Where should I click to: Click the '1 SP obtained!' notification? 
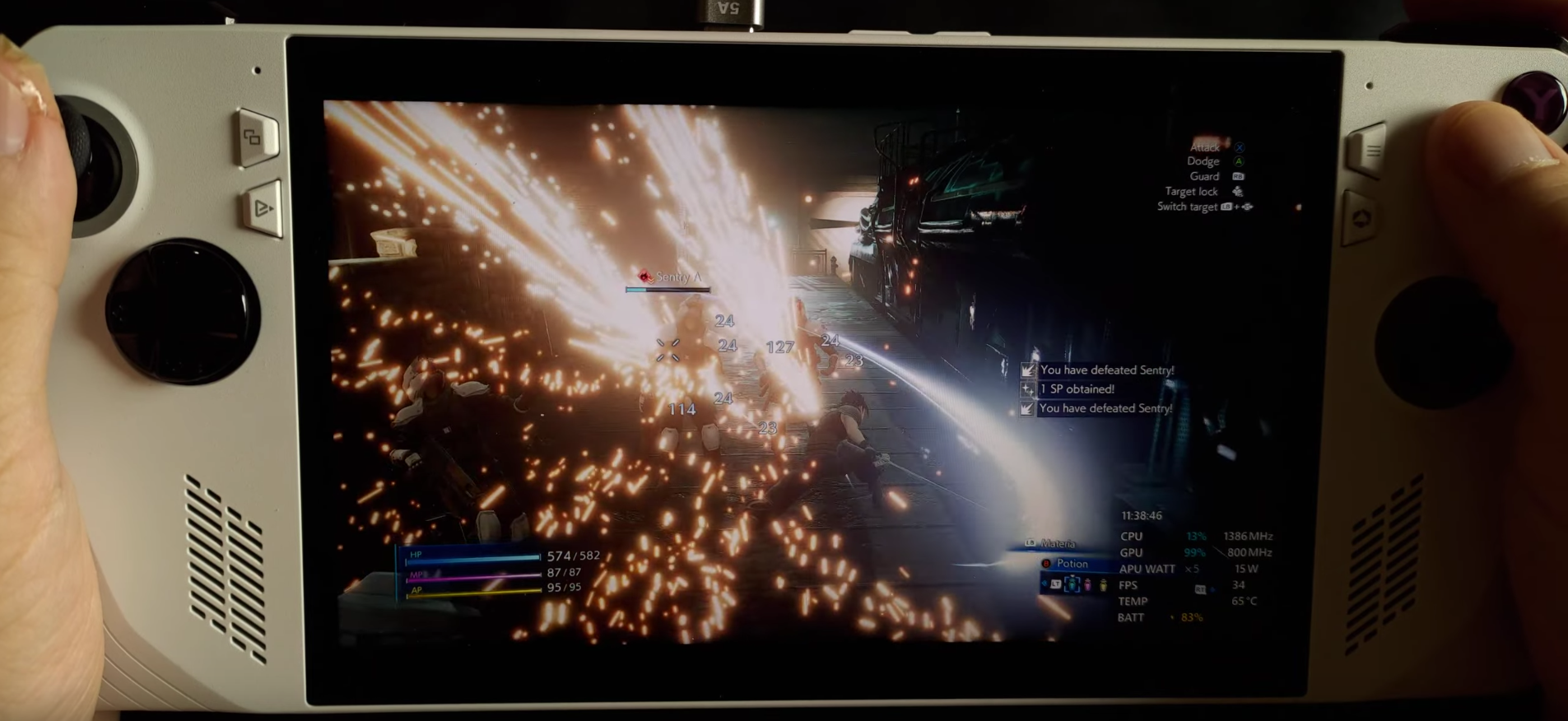[1077, 389]
